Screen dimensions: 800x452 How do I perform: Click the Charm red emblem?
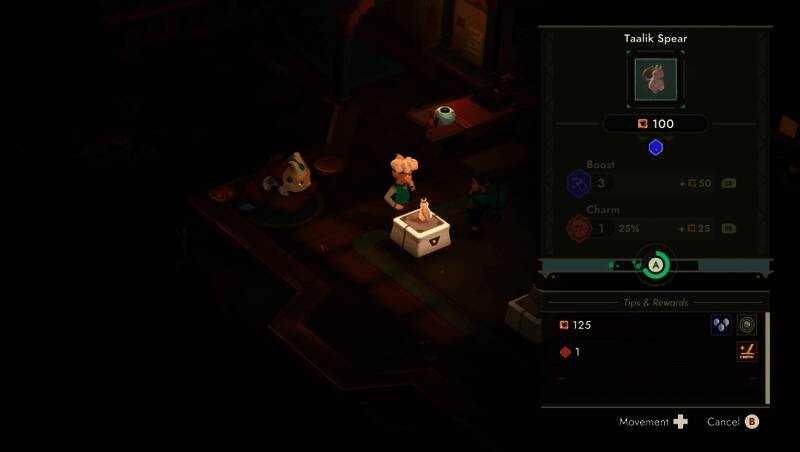(x=579, y=228)
